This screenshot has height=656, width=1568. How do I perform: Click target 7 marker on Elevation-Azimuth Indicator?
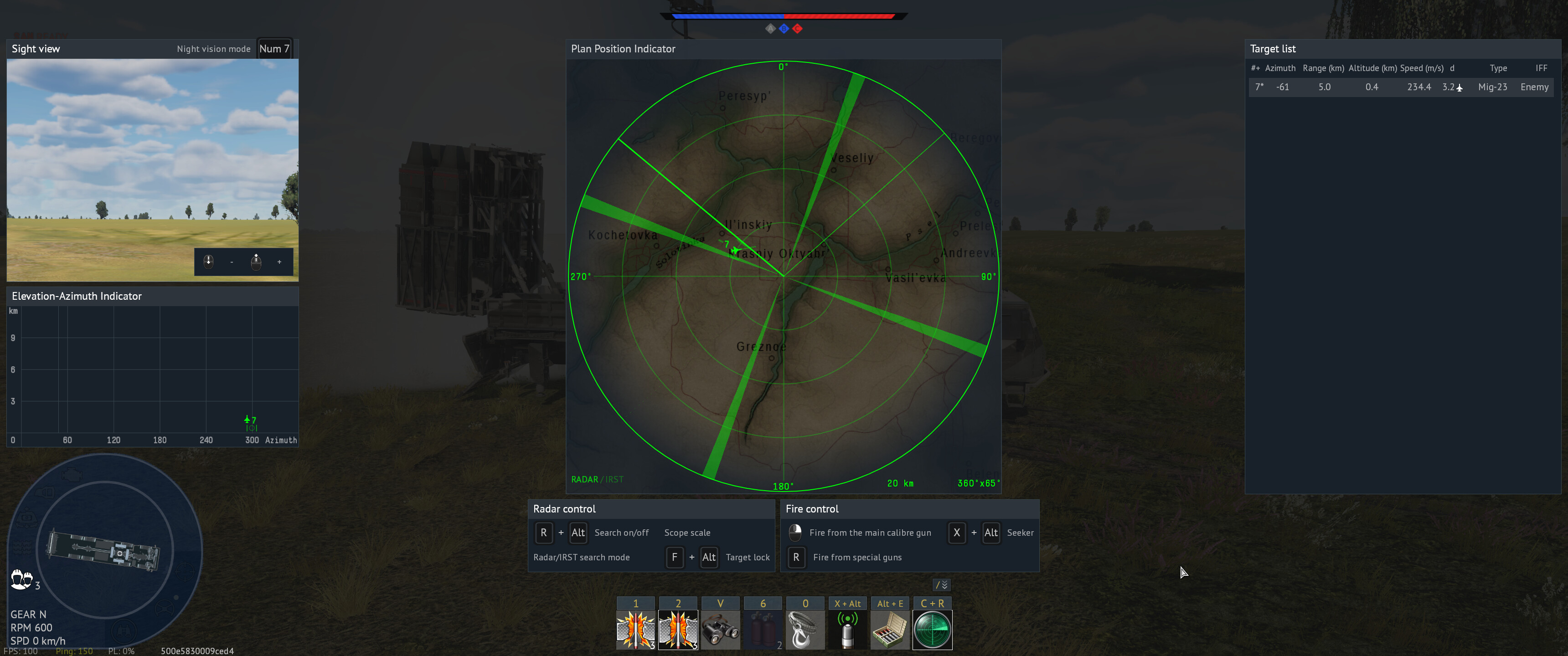(x=248, y=420)
